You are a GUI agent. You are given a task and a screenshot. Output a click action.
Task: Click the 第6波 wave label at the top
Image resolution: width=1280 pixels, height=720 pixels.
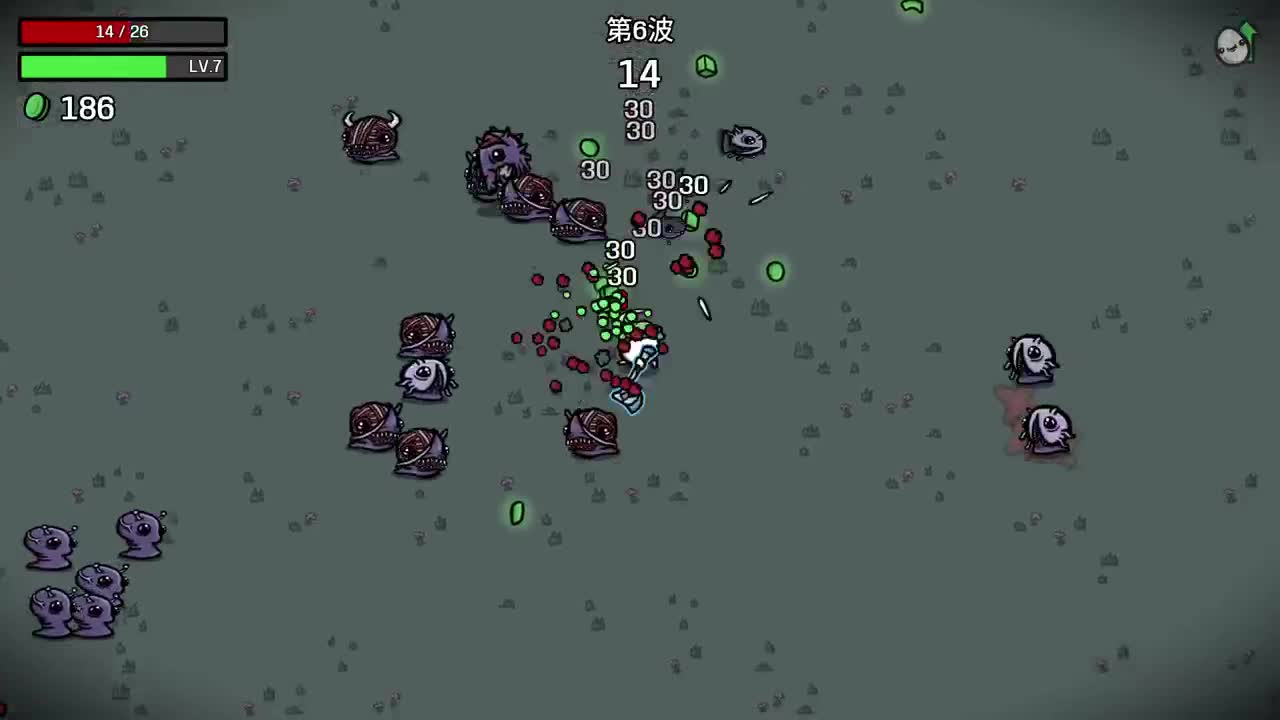(x=640, y=31)
